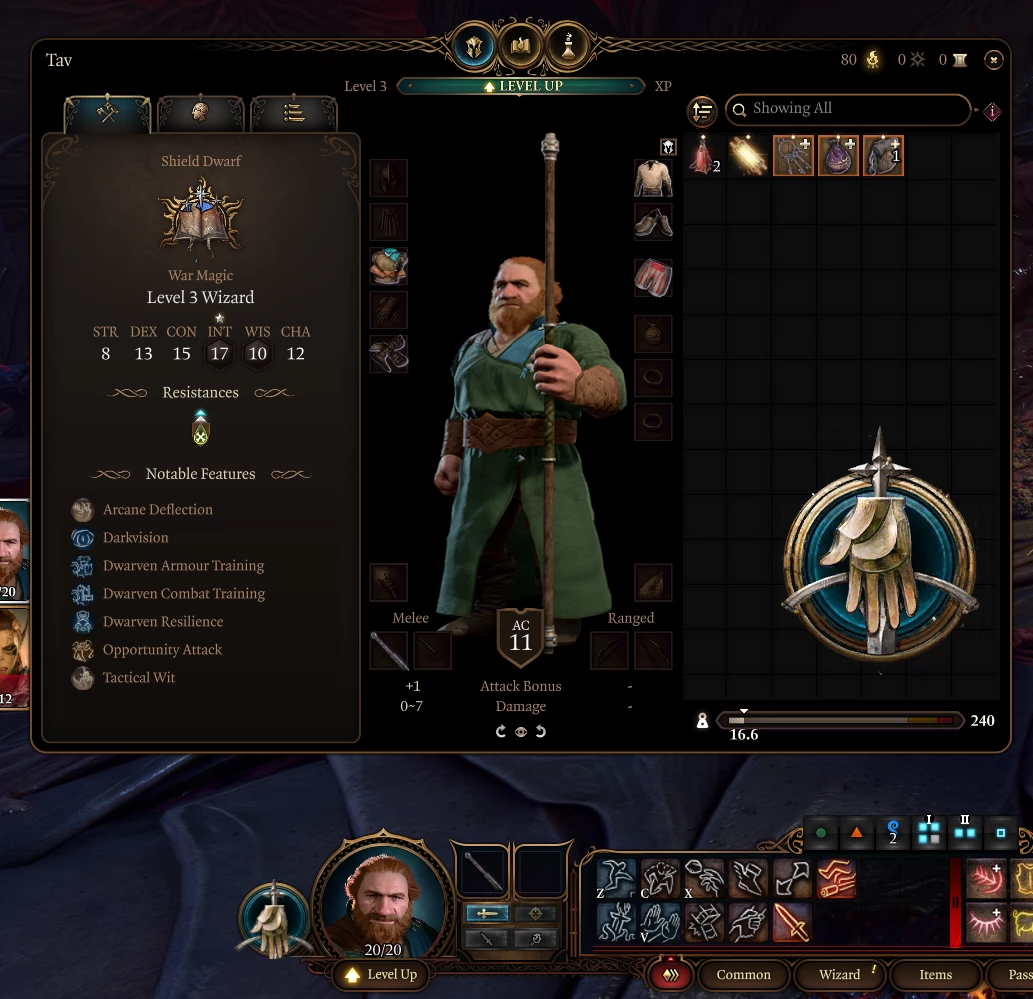
Task: Click the Level Up button below portrait
Action: tap(382, 975)
